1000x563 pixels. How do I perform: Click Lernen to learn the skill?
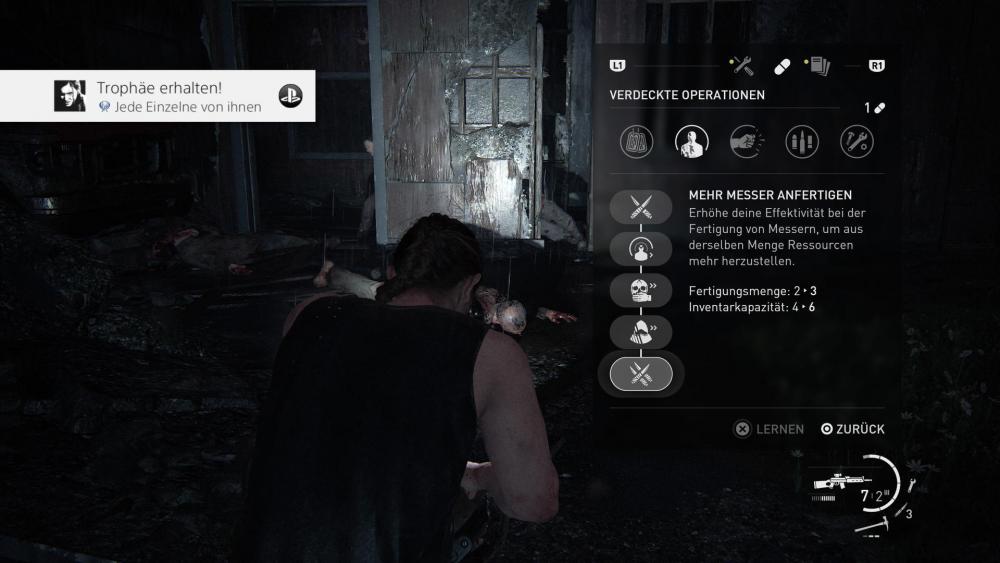(769, 429)
